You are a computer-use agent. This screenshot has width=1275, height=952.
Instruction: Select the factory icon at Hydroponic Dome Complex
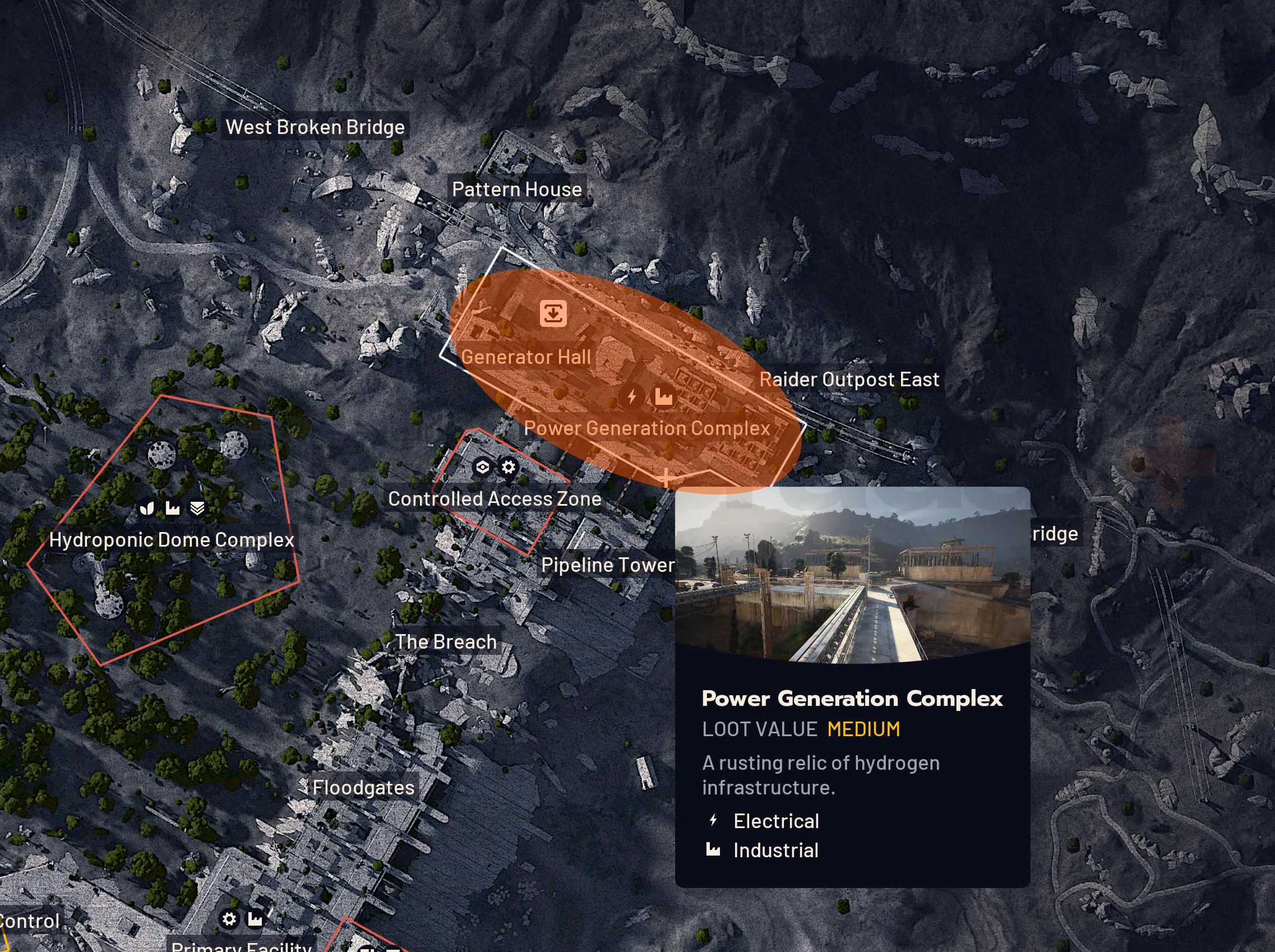coord(172,510)
